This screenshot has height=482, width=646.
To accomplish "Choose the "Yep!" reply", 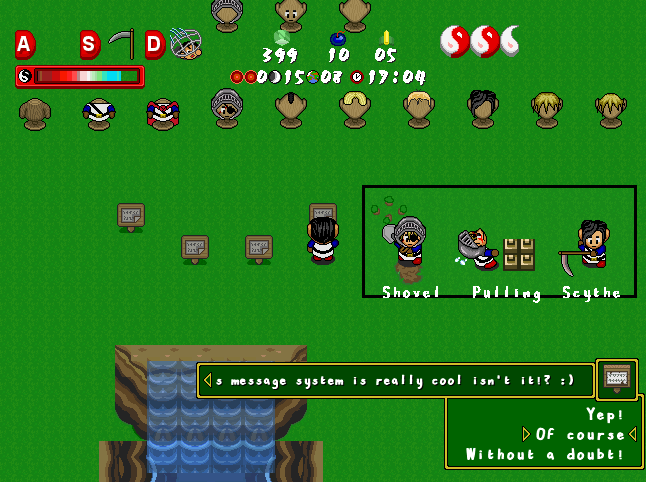I will [606, 414].
